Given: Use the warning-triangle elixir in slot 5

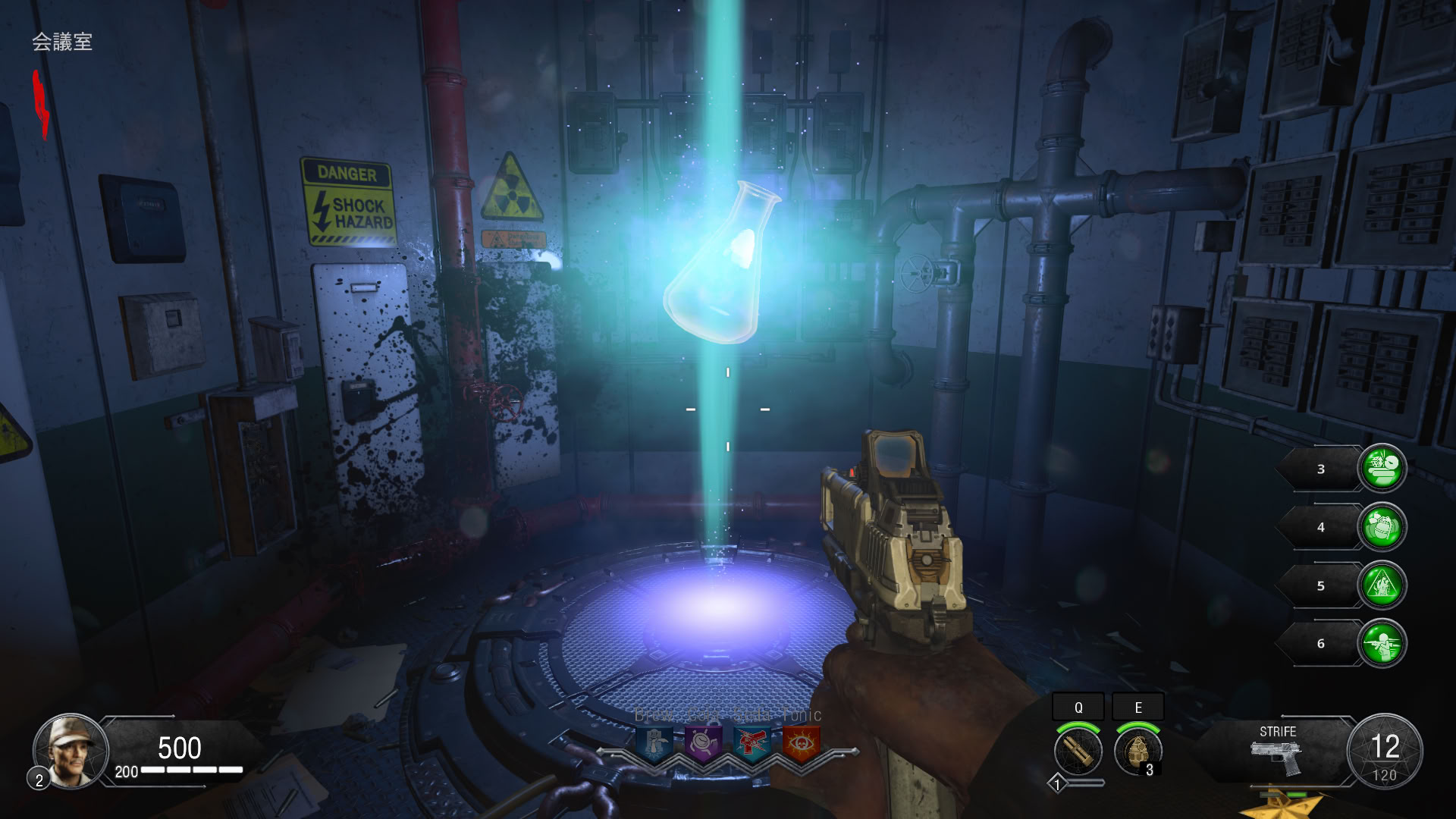Looking at the screenshot, I should (1382, 585).
